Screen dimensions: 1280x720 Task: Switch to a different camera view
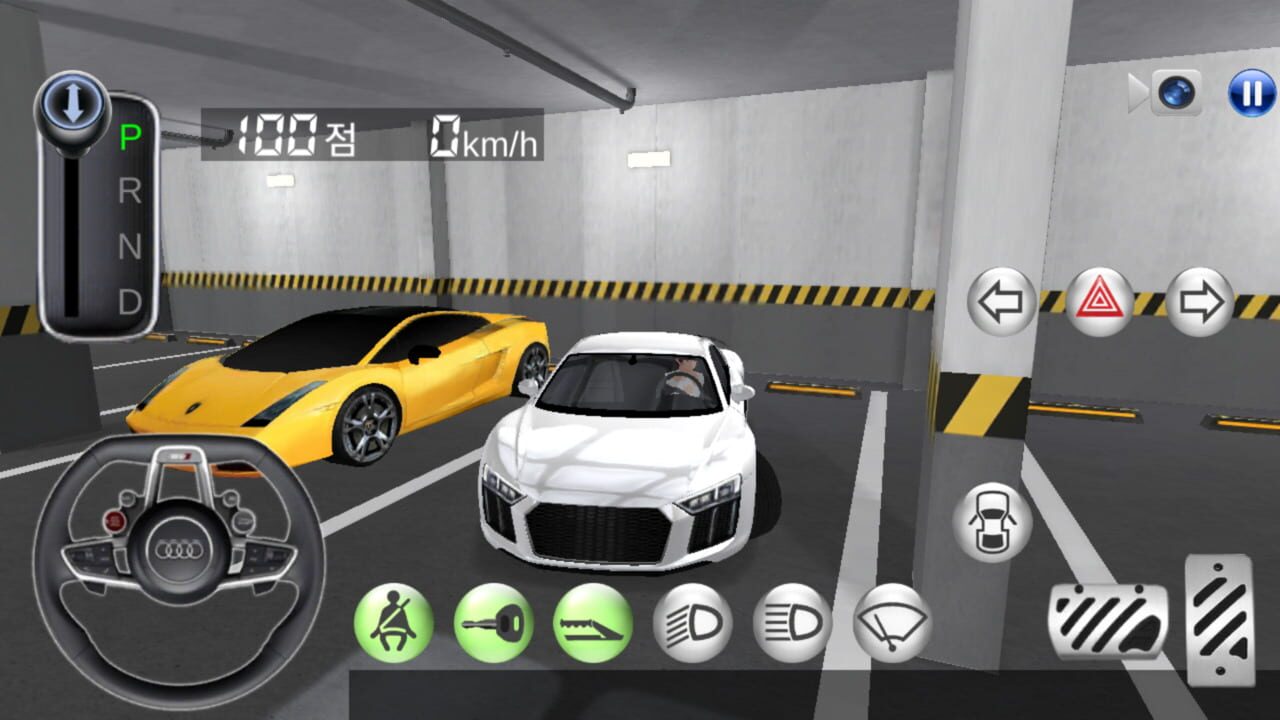[1176, 92]
